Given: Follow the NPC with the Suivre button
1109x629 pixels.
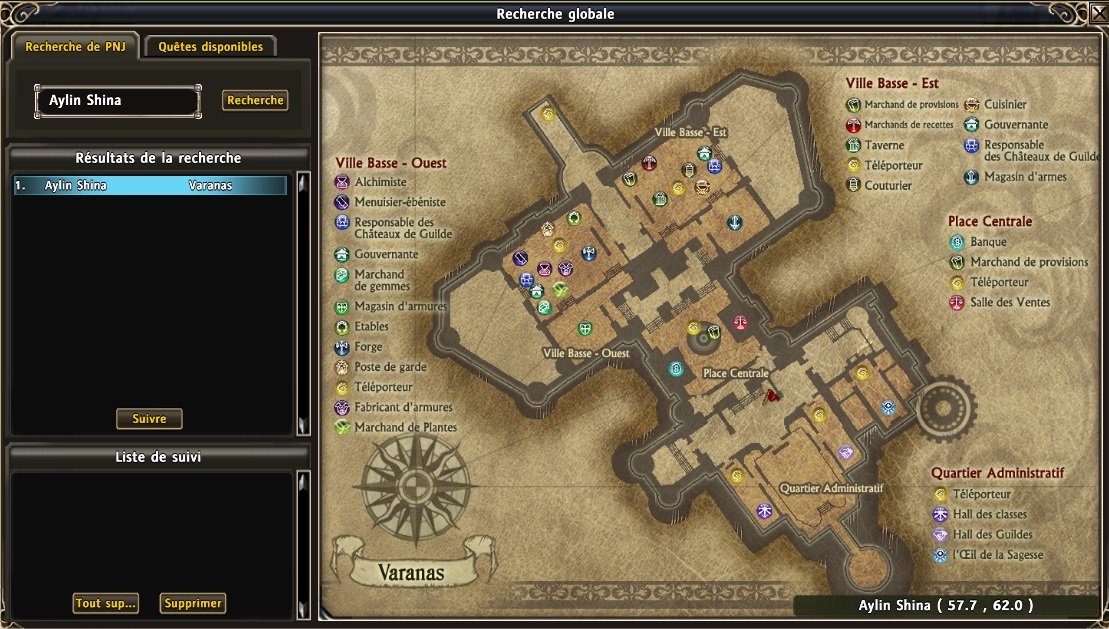Looking at the screenshot, I should coord(149,419).
